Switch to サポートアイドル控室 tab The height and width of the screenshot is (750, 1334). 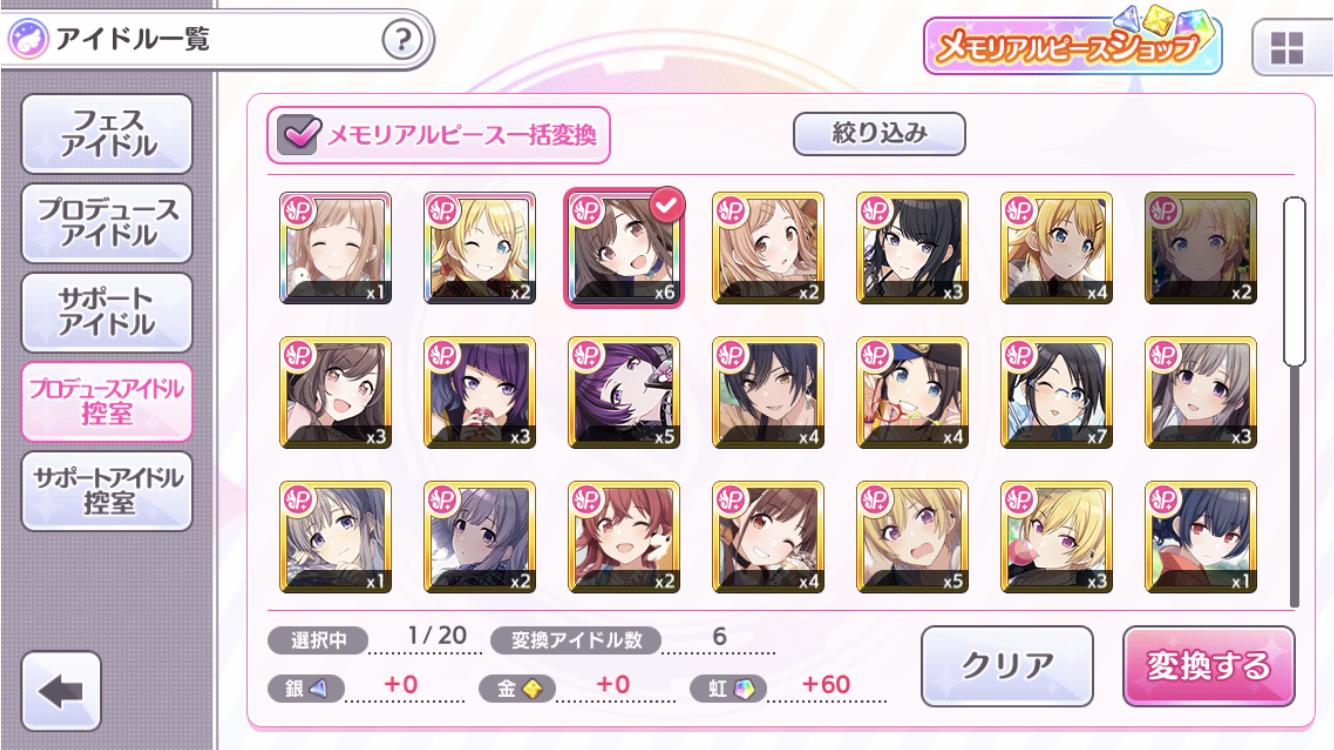coord(106,491)
